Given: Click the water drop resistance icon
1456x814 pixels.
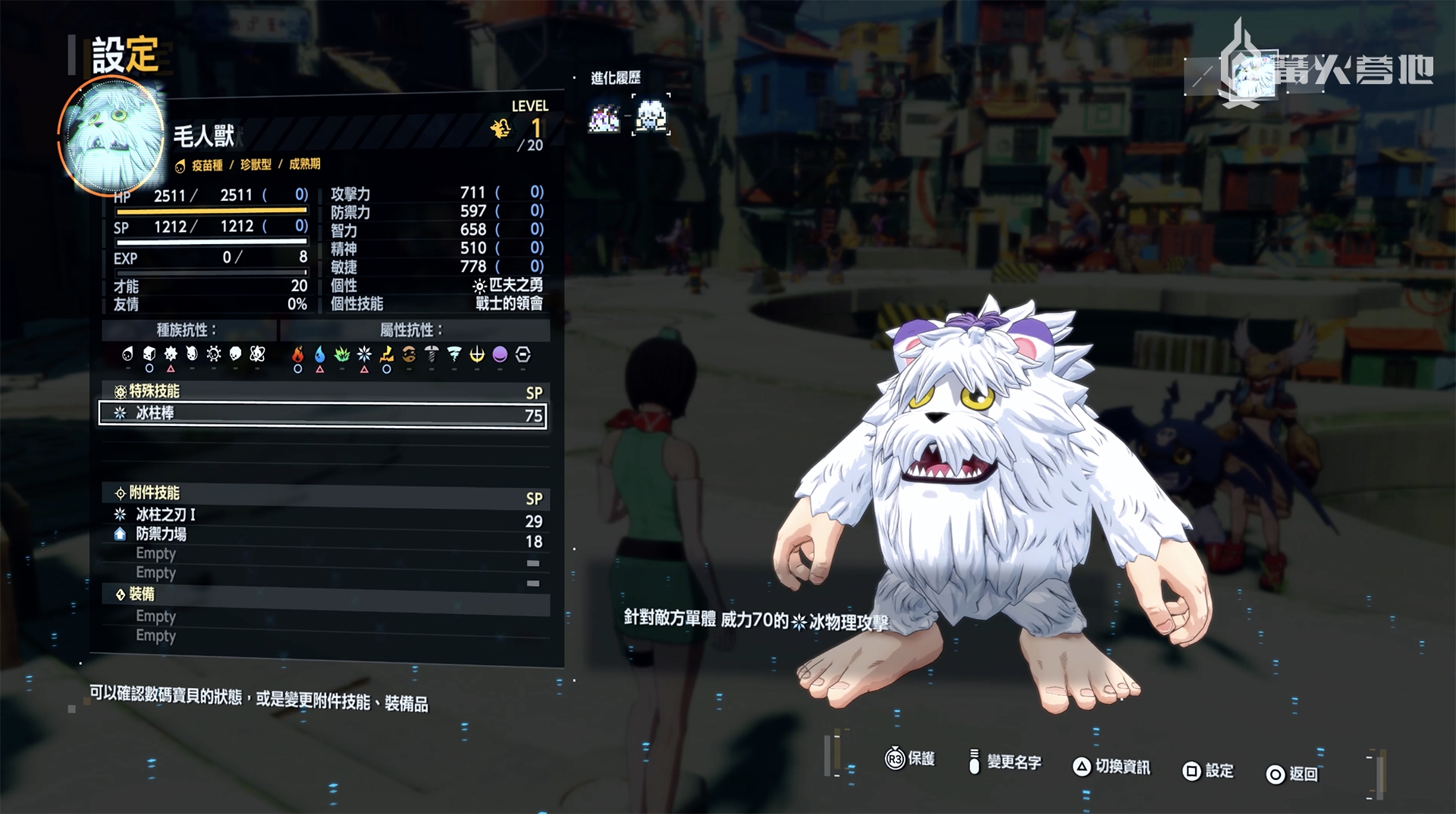Looking at the screenshot, I should pyautogui.click(x=320, y=355).
